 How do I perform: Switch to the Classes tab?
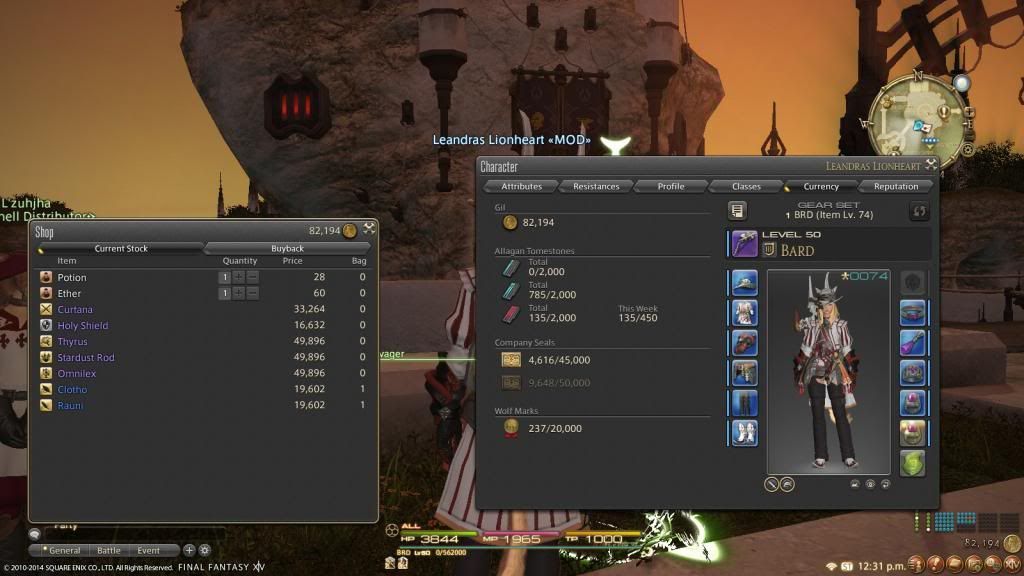[x=746, y=186]
